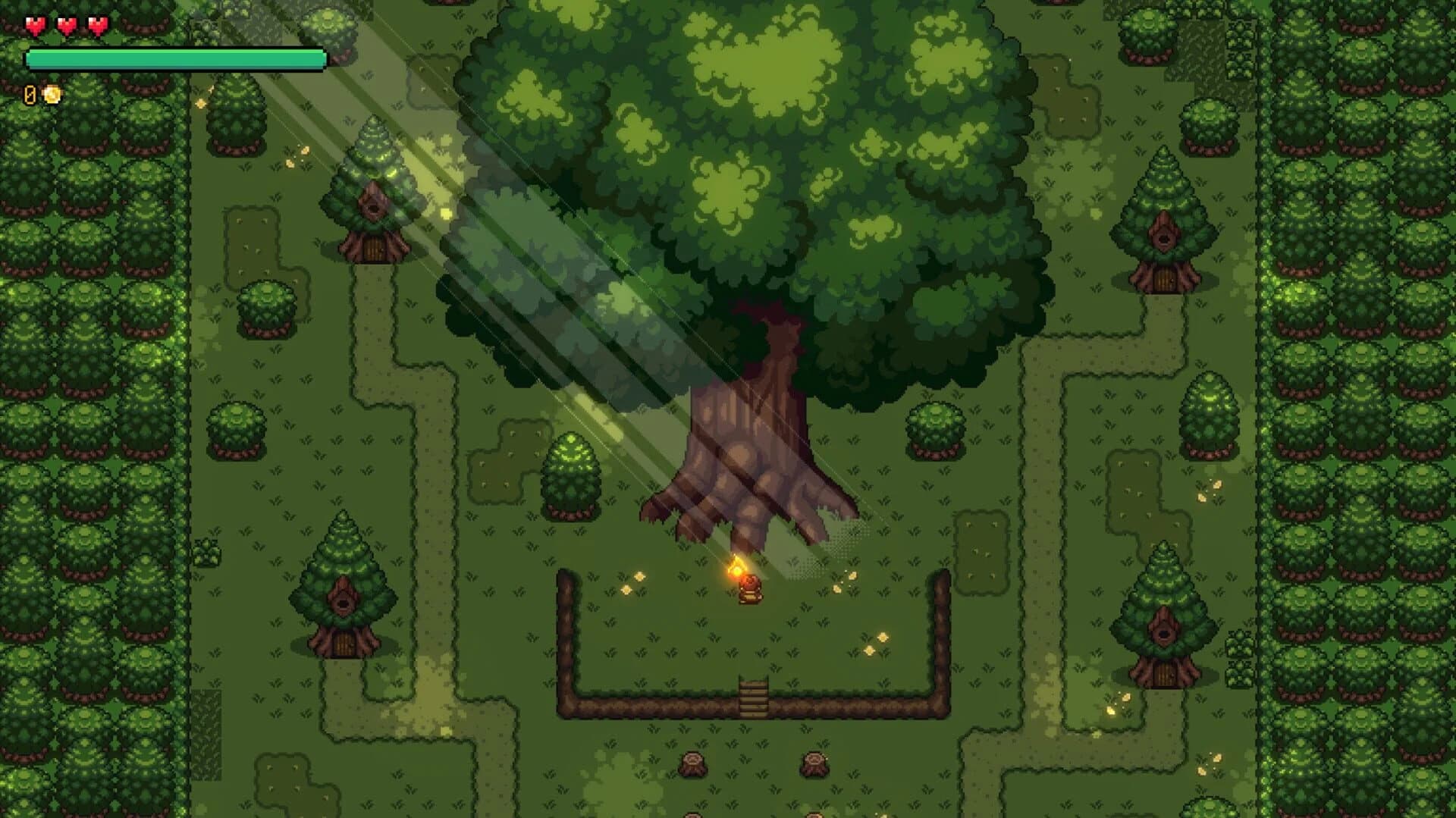Click the coin counter showing zero
The image size is (1456, 818).
pos(29,96)
